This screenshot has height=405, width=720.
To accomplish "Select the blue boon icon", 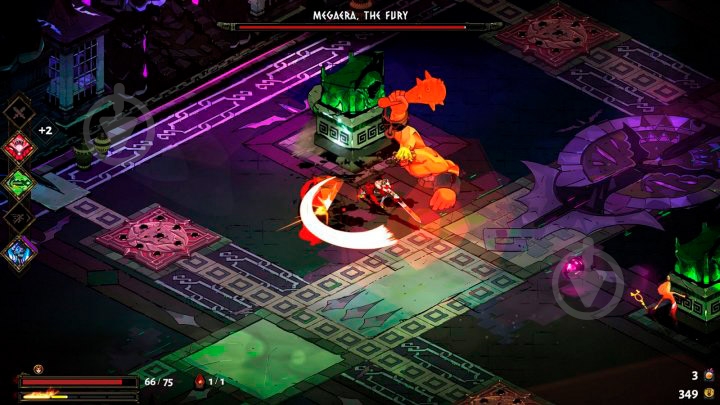I will tap(21, 251).
